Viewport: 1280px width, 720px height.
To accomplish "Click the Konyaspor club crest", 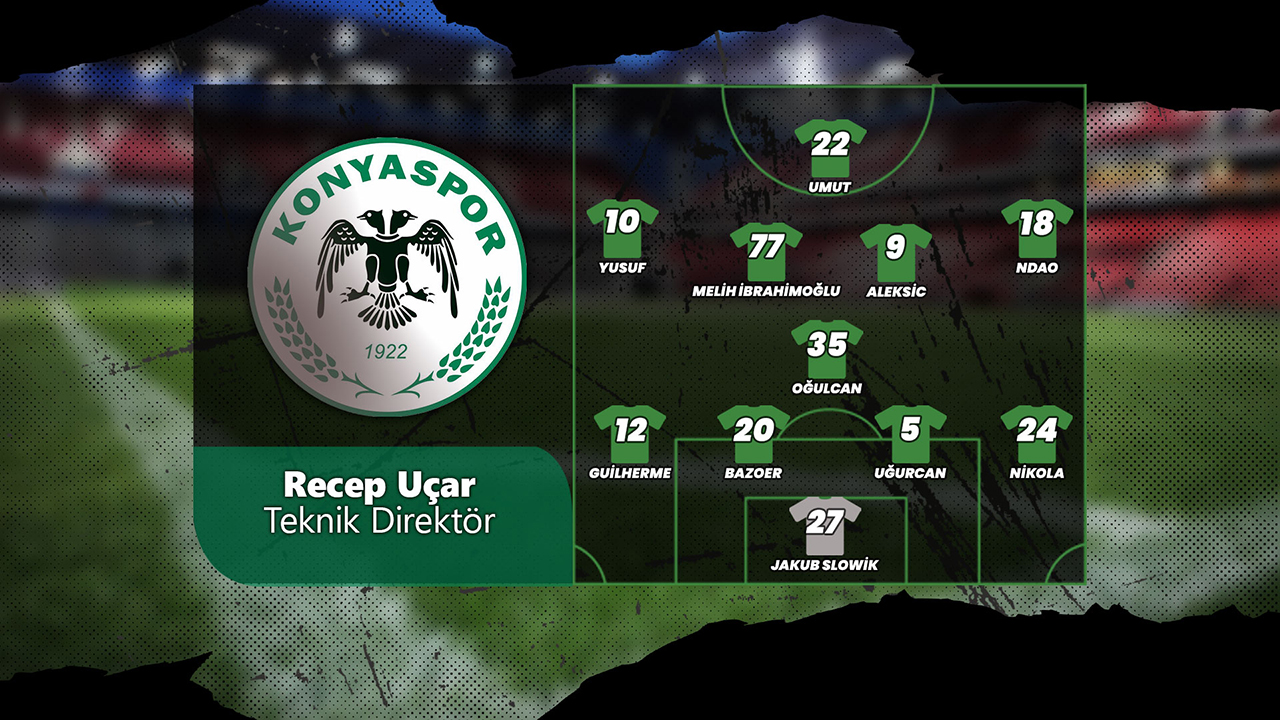I will pyautogui.click(x=387, y=276).
